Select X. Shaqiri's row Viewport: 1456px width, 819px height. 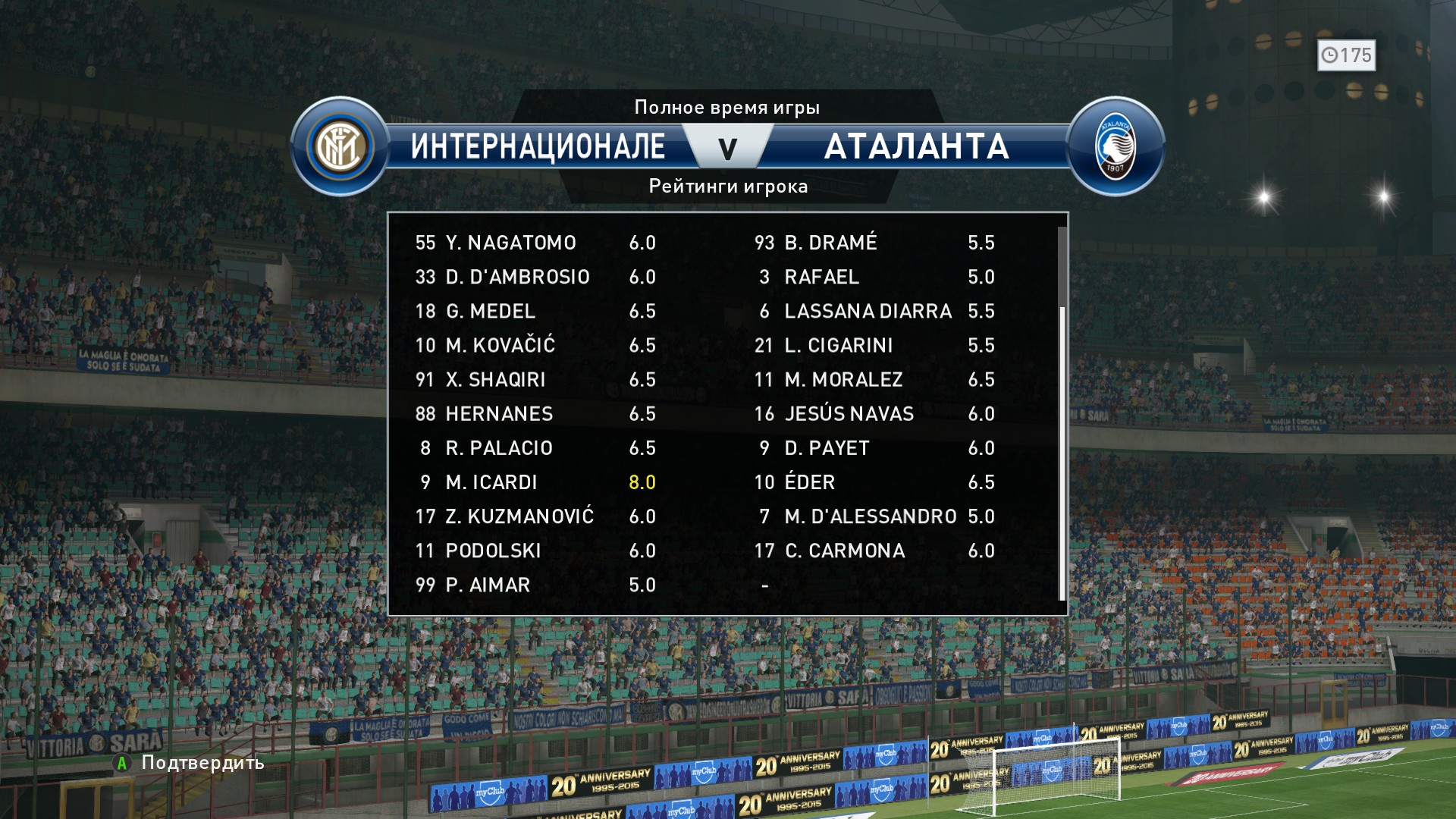(535, 379)
